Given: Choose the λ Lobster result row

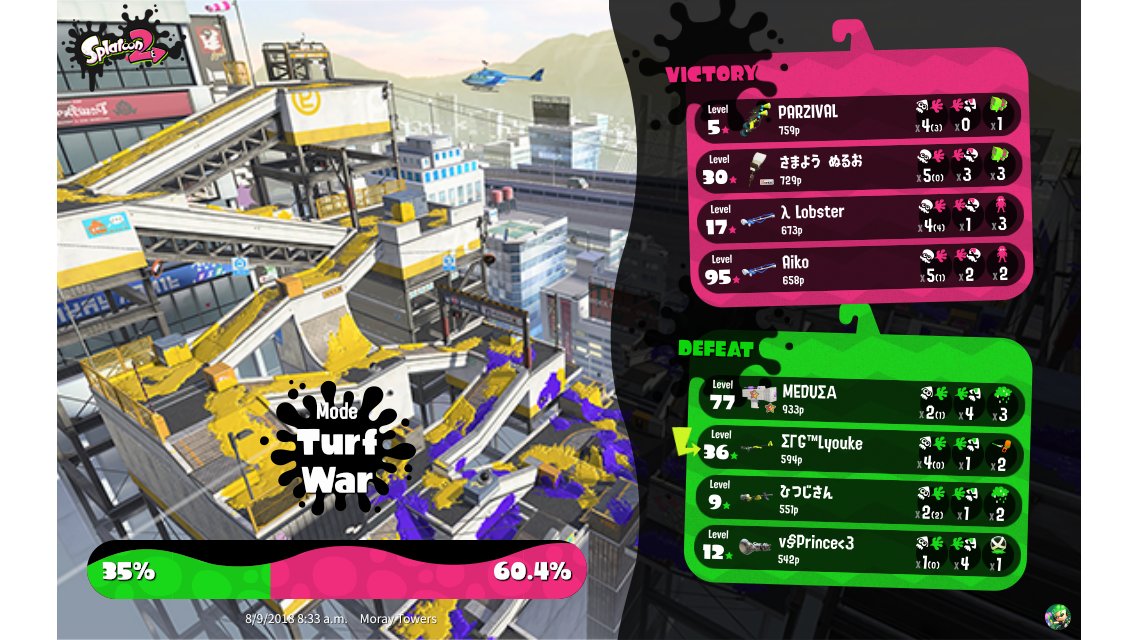Looking at the screenshot, I should tap(858, 217).
